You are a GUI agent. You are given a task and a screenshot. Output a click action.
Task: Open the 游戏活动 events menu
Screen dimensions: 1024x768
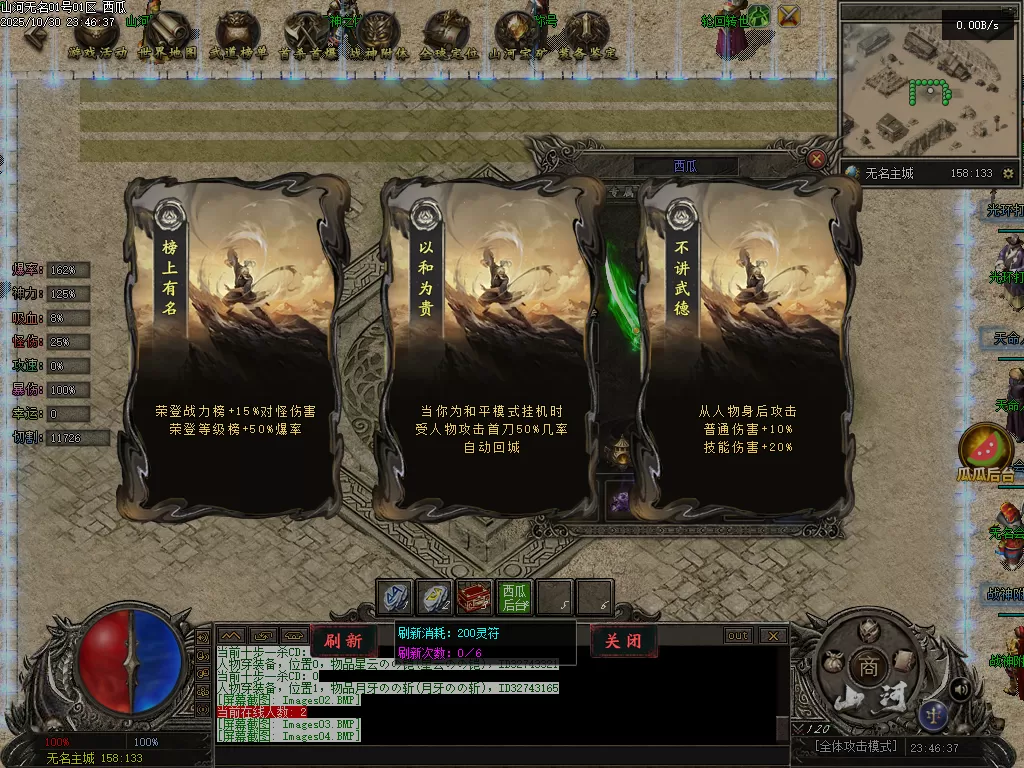click(x=97, y=36)
